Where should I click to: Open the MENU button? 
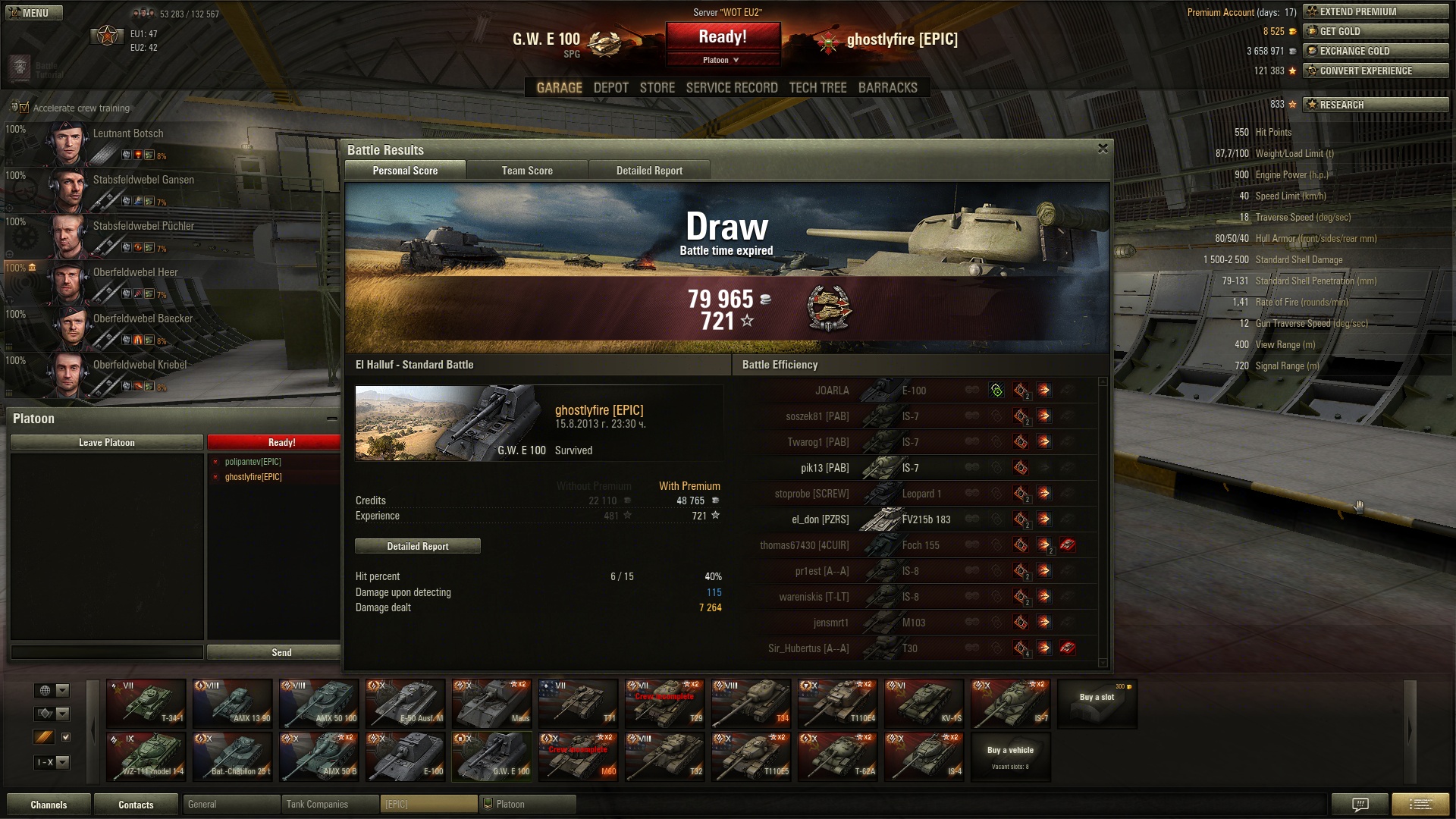tap(32, 13)
